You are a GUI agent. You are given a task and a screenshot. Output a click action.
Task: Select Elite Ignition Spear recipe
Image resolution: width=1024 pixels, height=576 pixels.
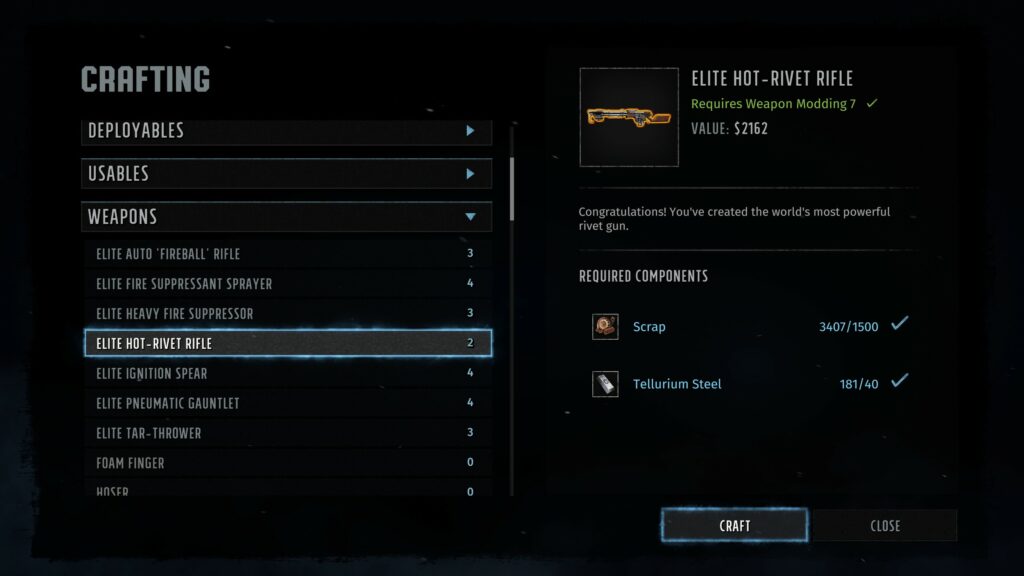click(286, 374)
